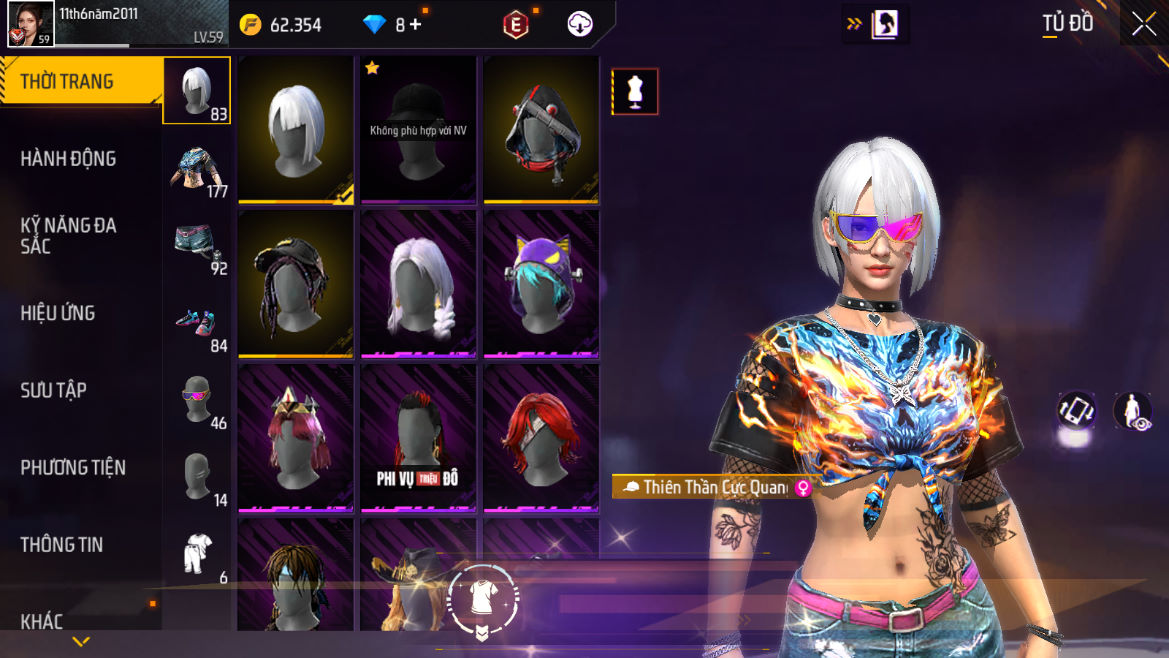
Task: Select the shoes subcategory with 84 items
Action: pos(196,321)
